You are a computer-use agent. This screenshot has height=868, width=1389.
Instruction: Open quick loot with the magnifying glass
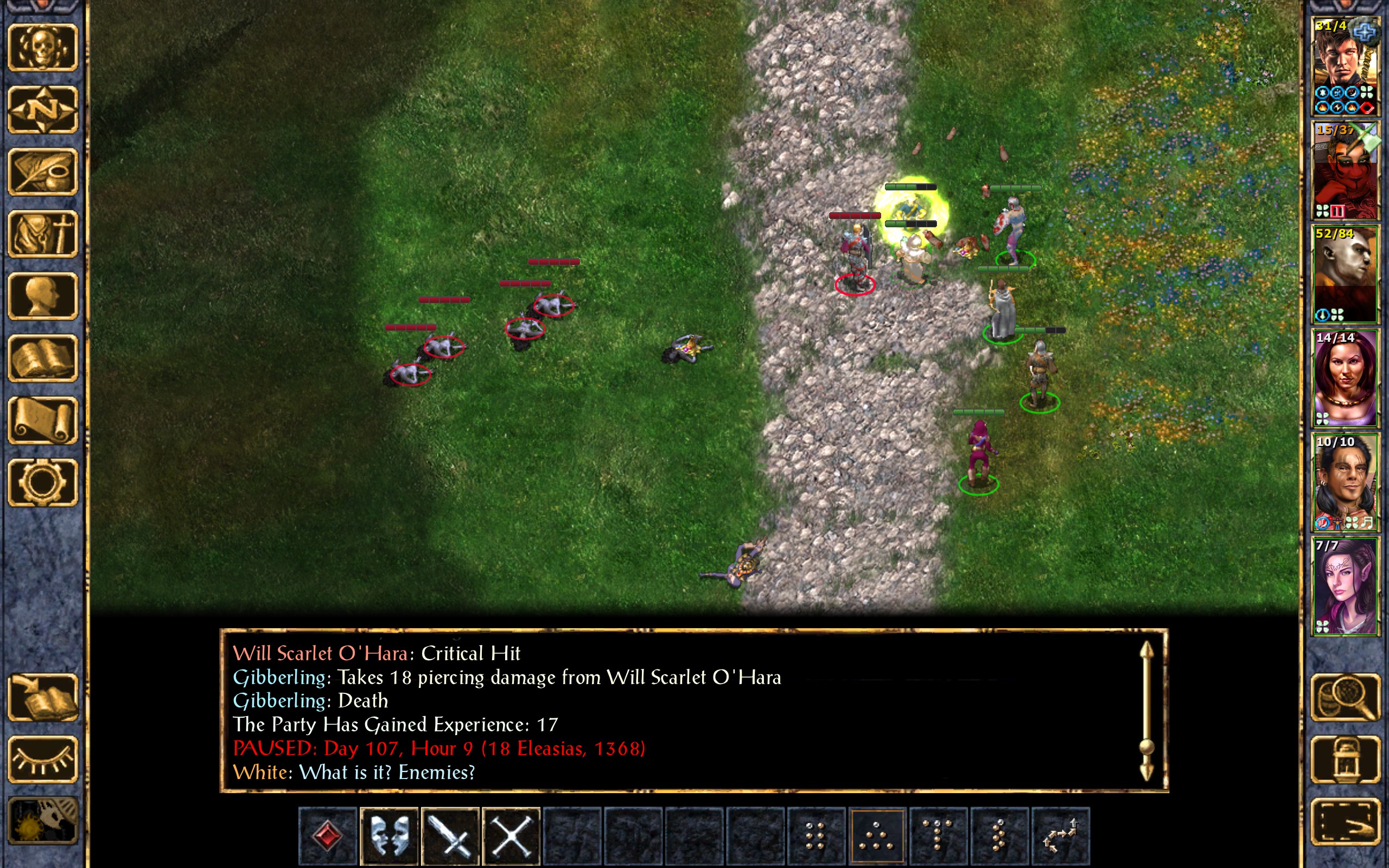point(1346,698)
